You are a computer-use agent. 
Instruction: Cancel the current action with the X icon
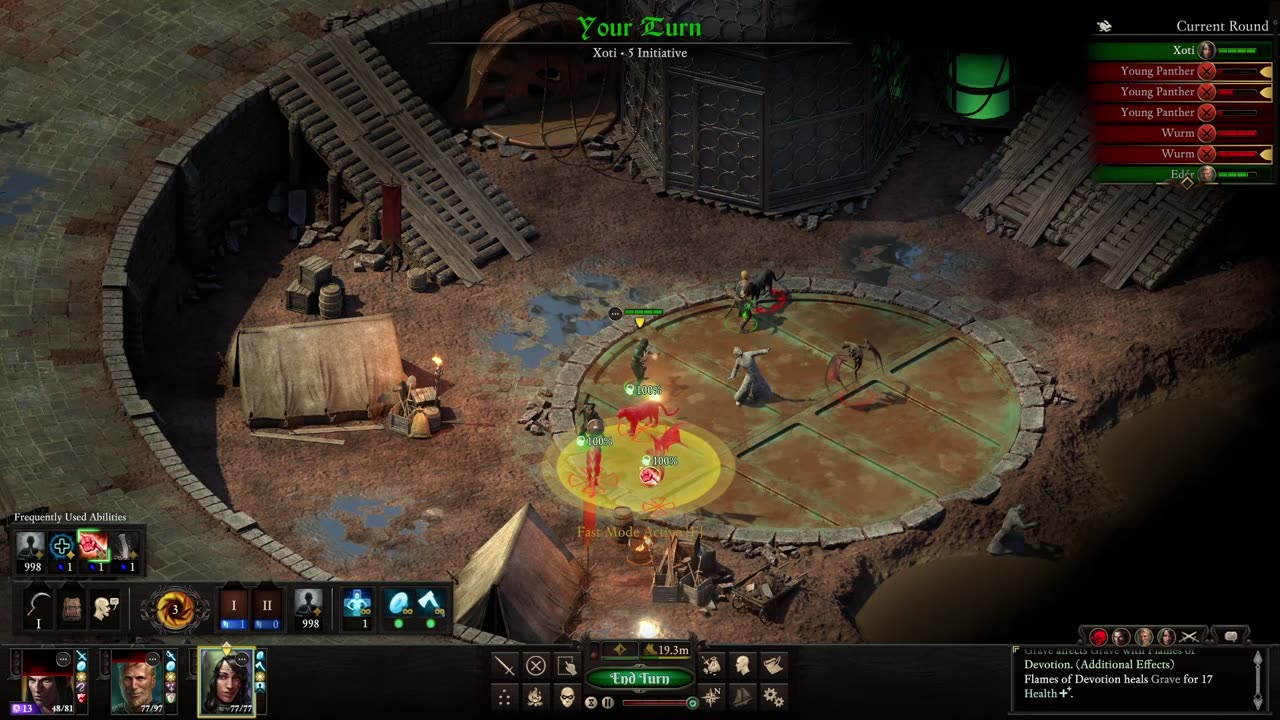[536, 666]
